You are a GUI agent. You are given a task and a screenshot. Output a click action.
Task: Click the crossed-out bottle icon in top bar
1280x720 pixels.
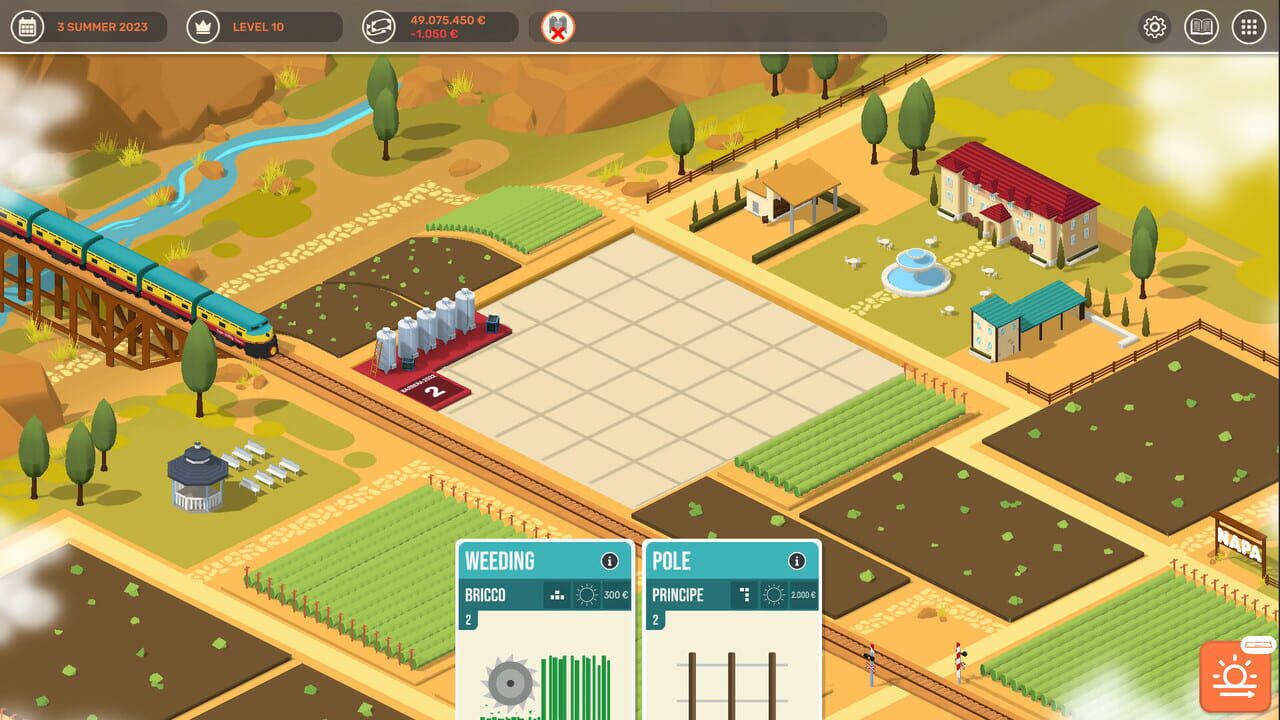coord(558,27)
